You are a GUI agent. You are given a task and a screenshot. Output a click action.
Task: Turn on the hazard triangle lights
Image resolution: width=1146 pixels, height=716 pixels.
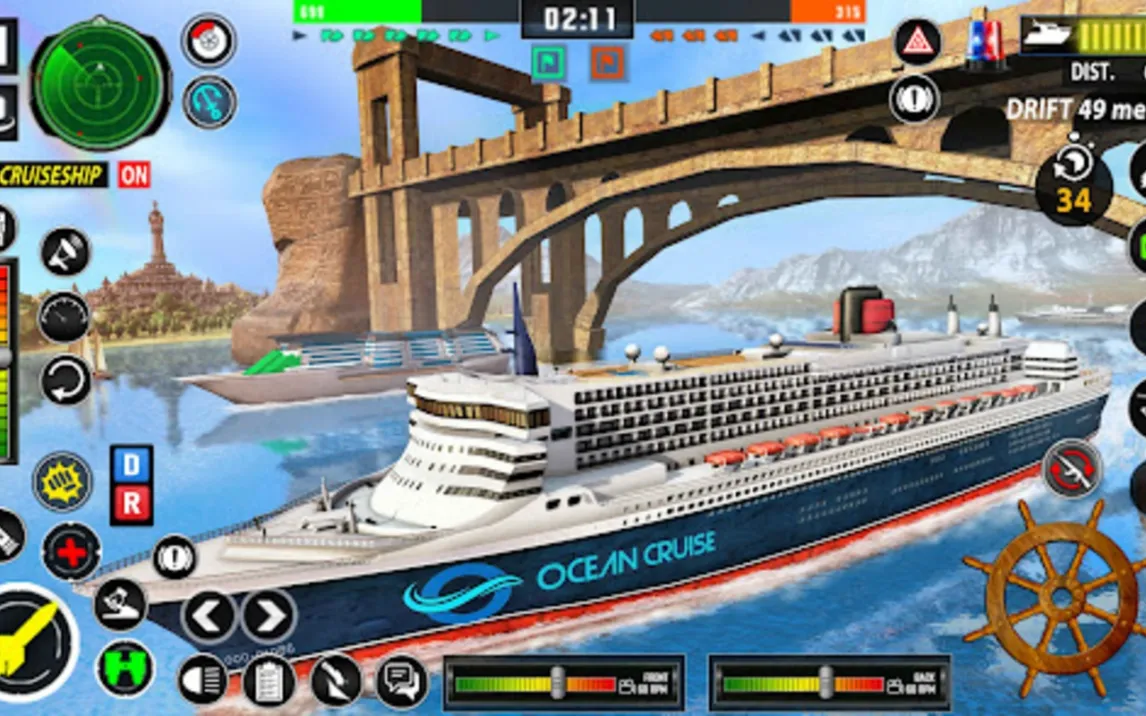point(916,43)
